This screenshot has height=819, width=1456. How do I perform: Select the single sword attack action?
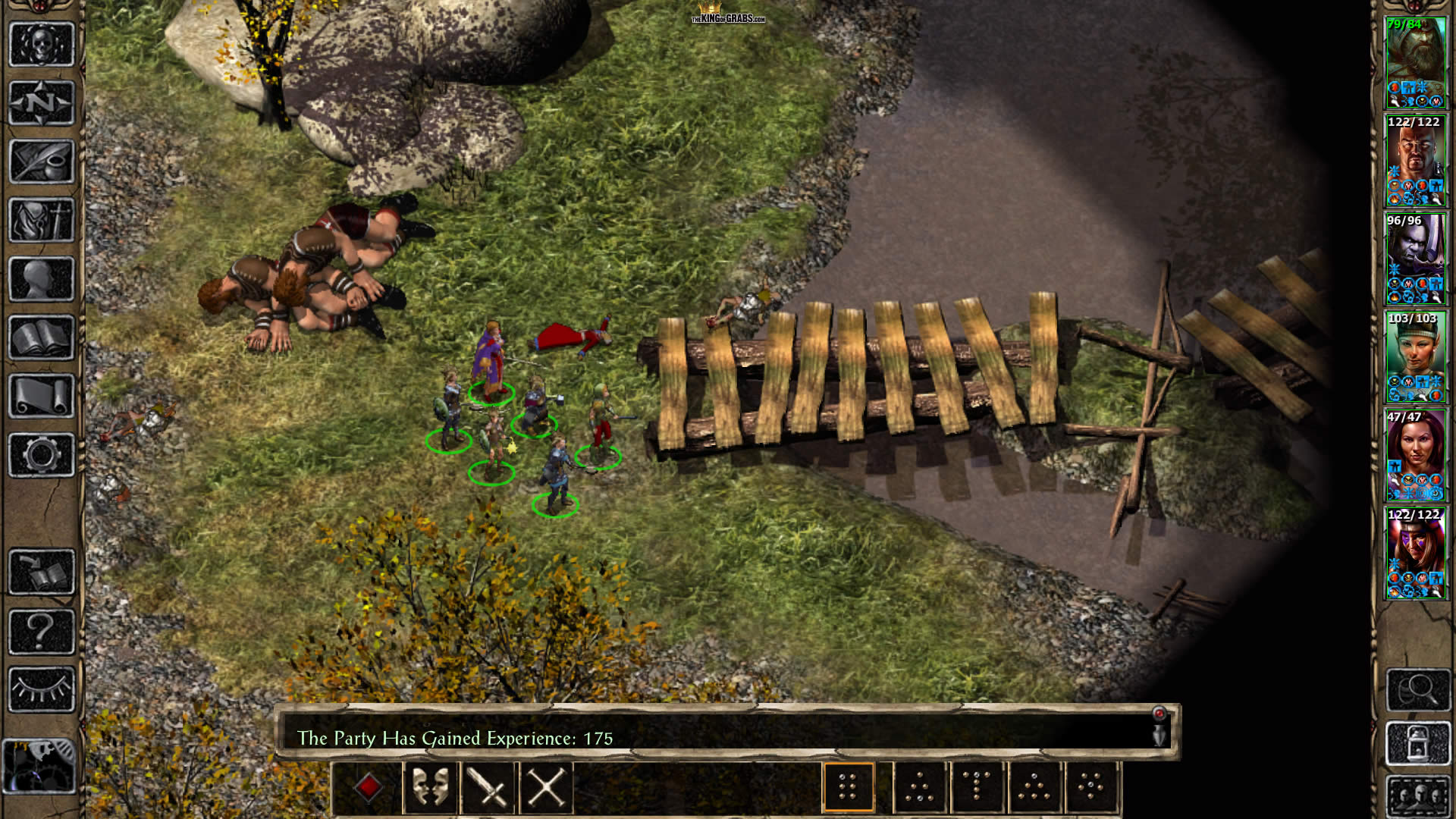(488, 787)
